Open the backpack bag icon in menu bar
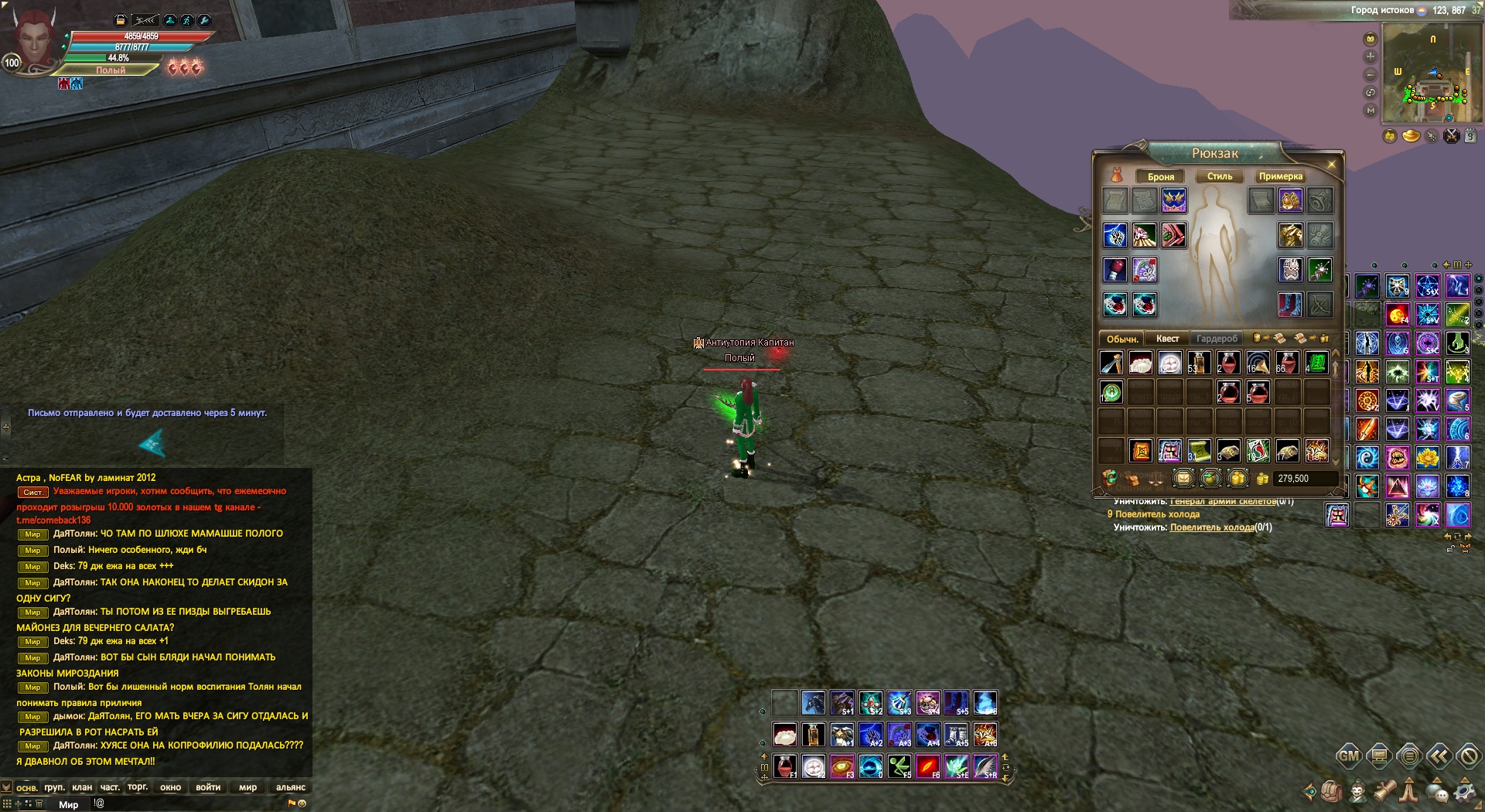 point(1331,792)
